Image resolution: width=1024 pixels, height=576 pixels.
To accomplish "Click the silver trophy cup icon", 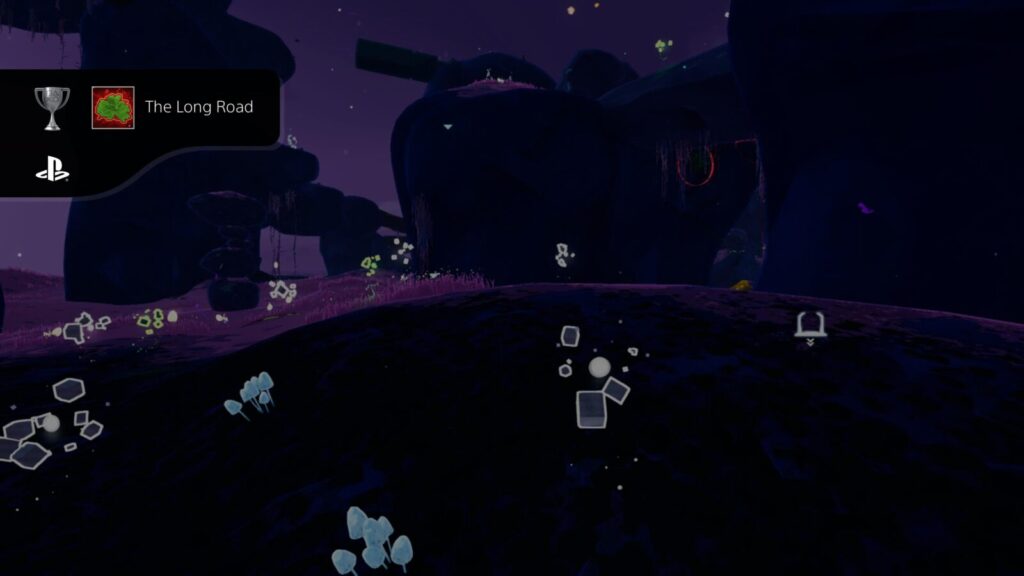I will click(52, 107).
